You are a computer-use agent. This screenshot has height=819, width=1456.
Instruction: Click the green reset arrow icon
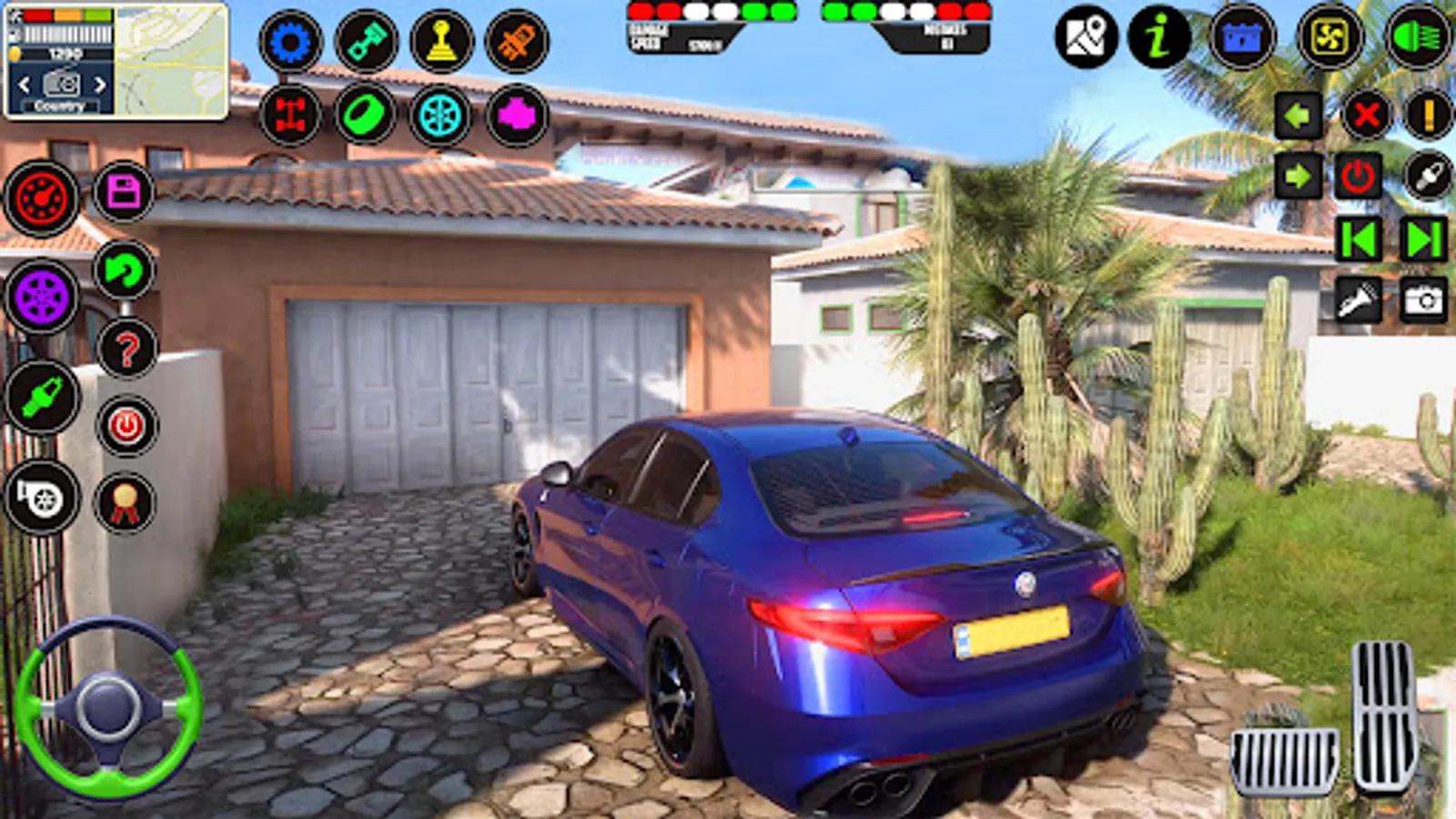tap(124, 270)
